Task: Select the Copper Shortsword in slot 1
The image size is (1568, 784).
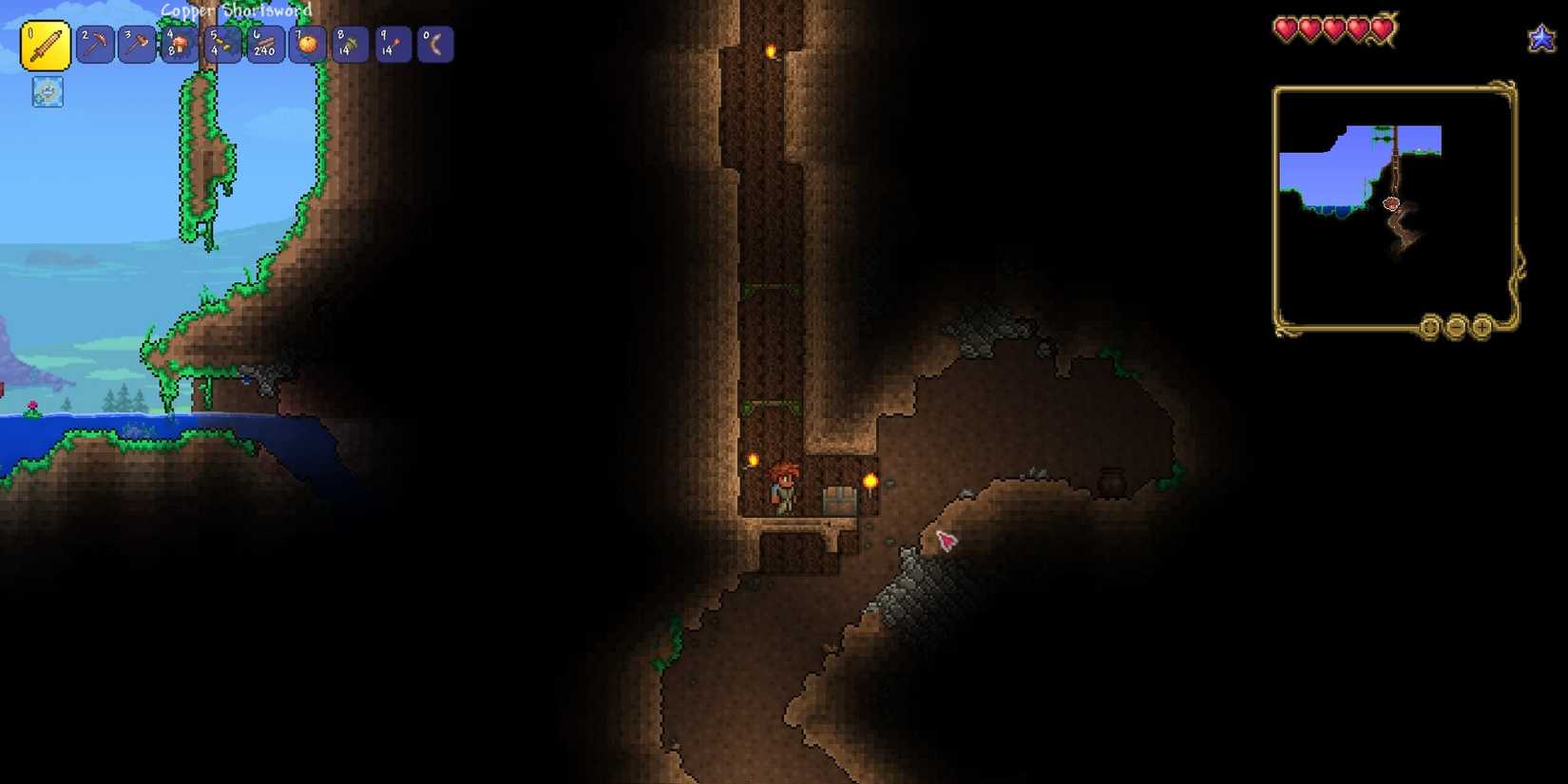Action: pyautogui.click(x=46, y=44)
